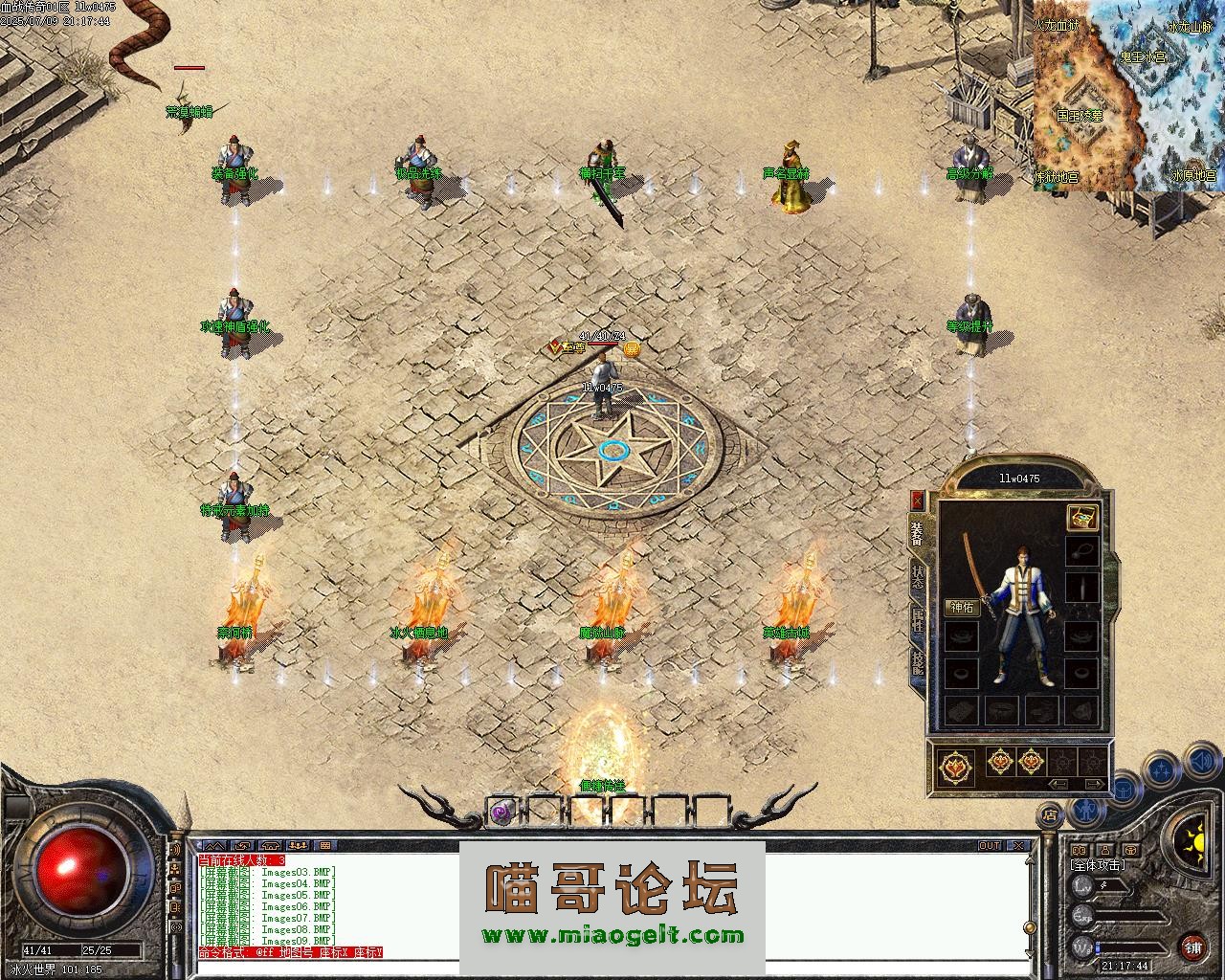
Task: Click the 神佑 button on the character panel
Action: coord(960,608)
